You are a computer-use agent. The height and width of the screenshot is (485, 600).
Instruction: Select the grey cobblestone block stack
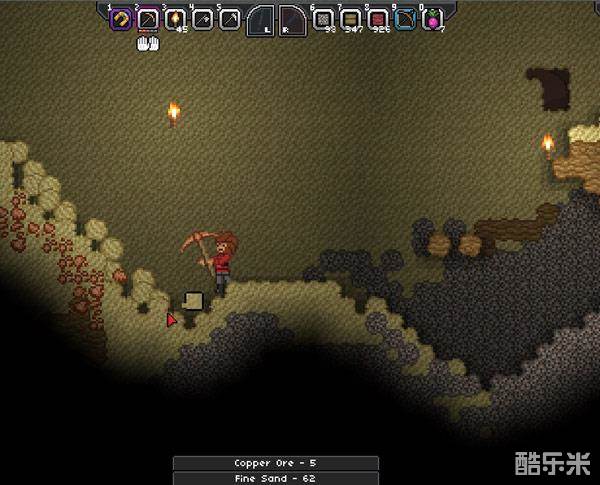click(323, 18)
